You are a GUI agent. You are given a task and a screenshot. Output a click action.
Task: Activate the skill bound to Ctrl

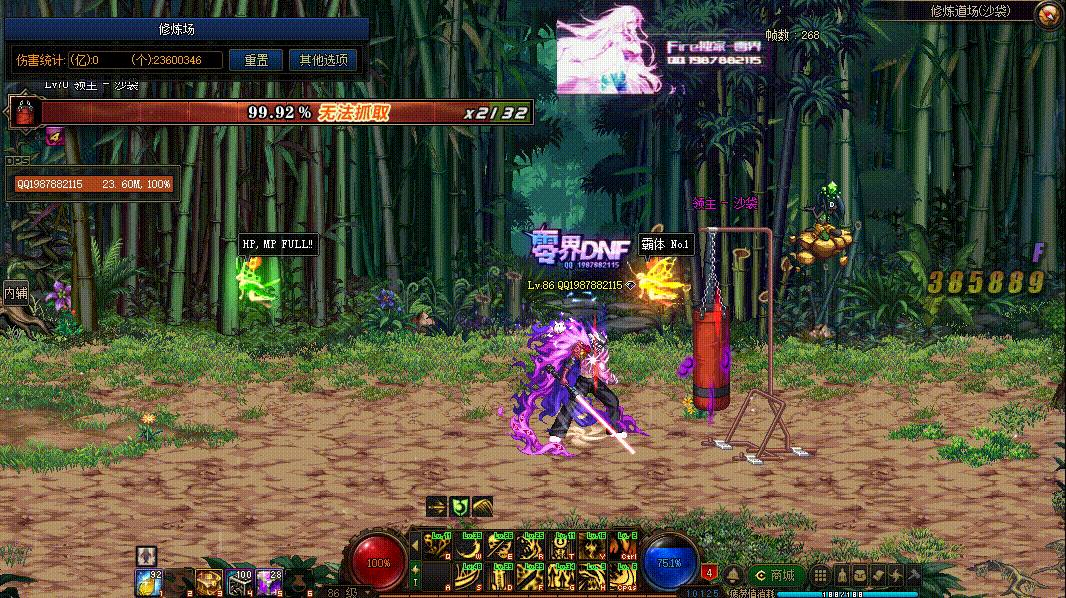point(624,546)
